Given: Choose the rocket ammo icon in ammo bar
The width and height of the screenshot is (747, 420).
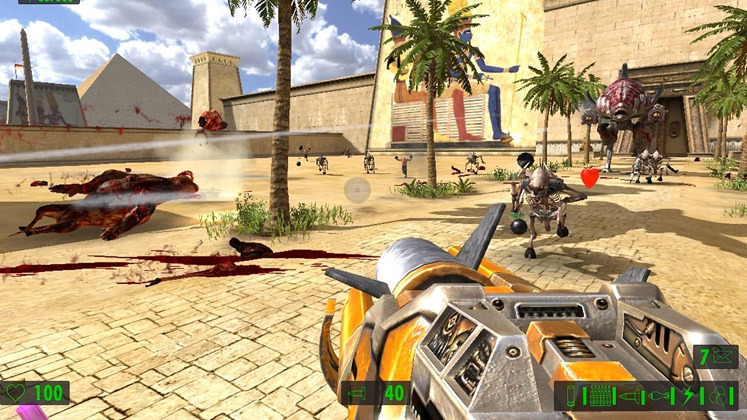Looking at the screenshot, I should 632,395.
